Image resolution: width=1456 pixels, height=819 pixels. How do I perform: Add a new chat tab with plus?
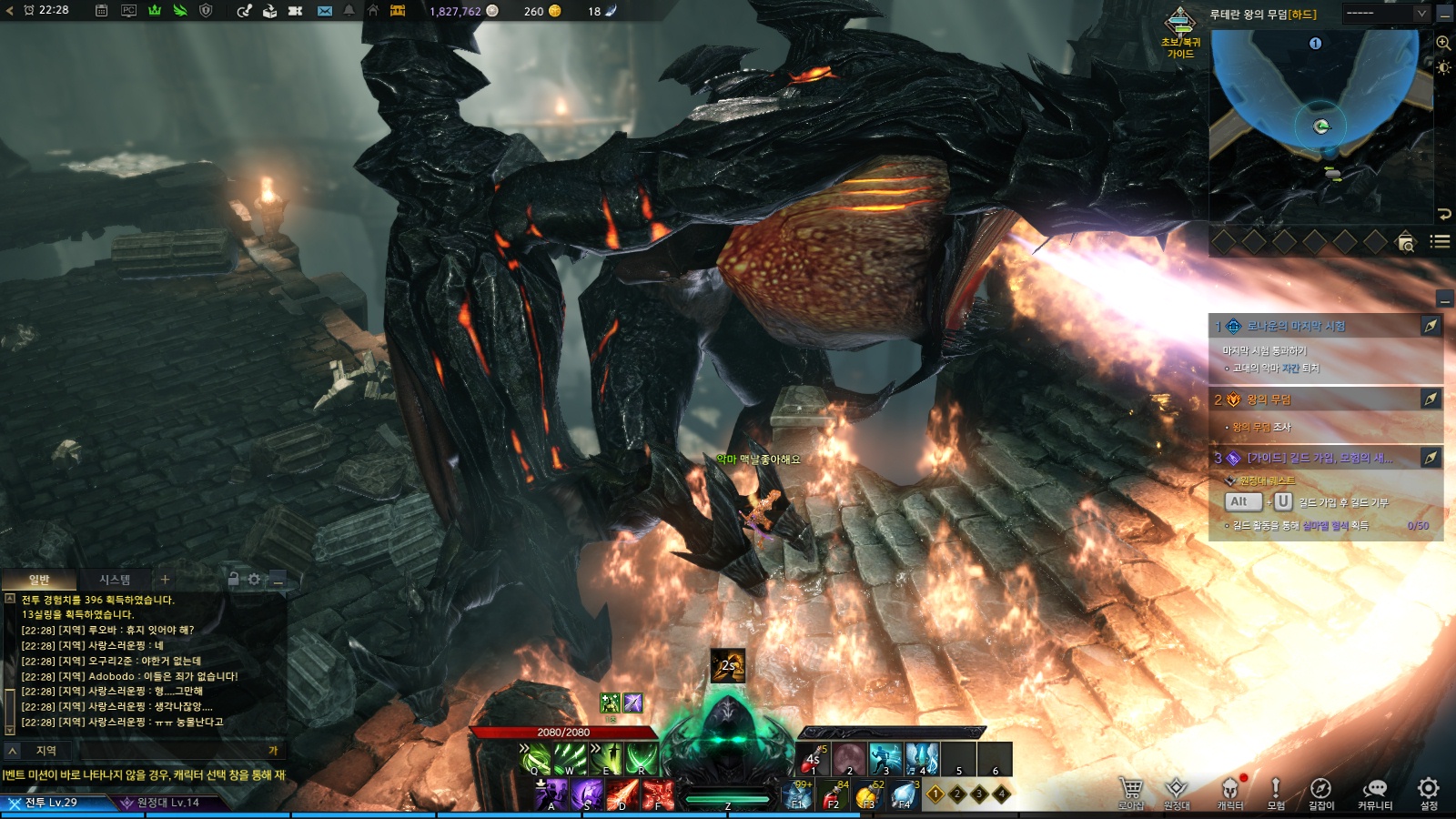pyautogui.click(x=165, y=580)
